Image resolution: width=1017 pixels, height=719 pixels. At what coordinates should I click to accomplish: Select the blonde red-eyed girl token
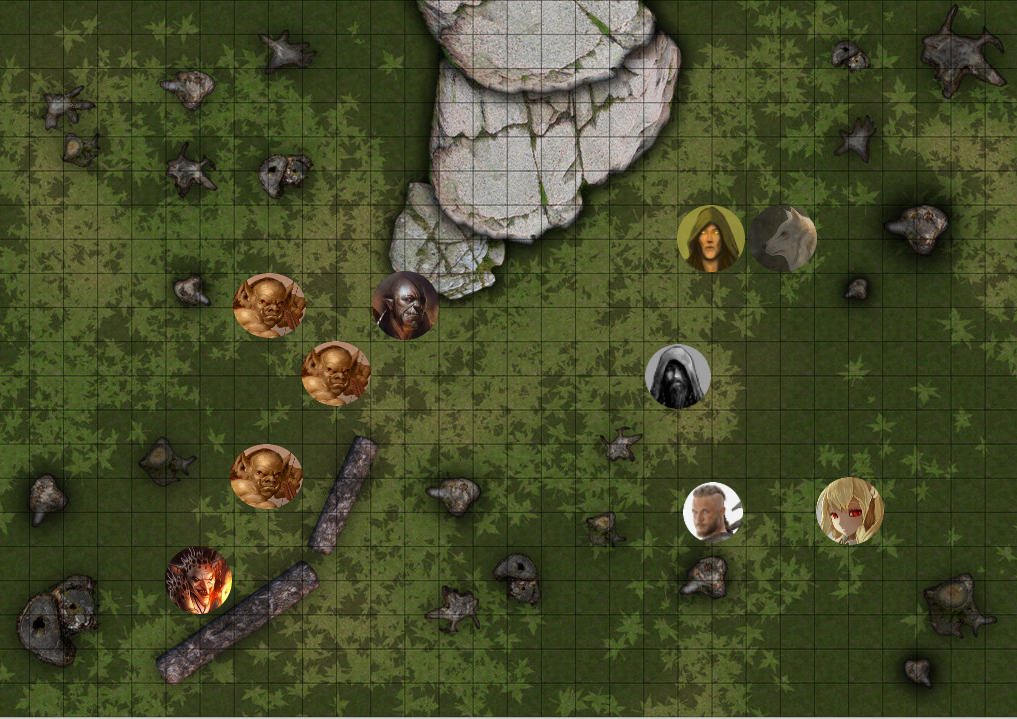click(x=850, y=511)
